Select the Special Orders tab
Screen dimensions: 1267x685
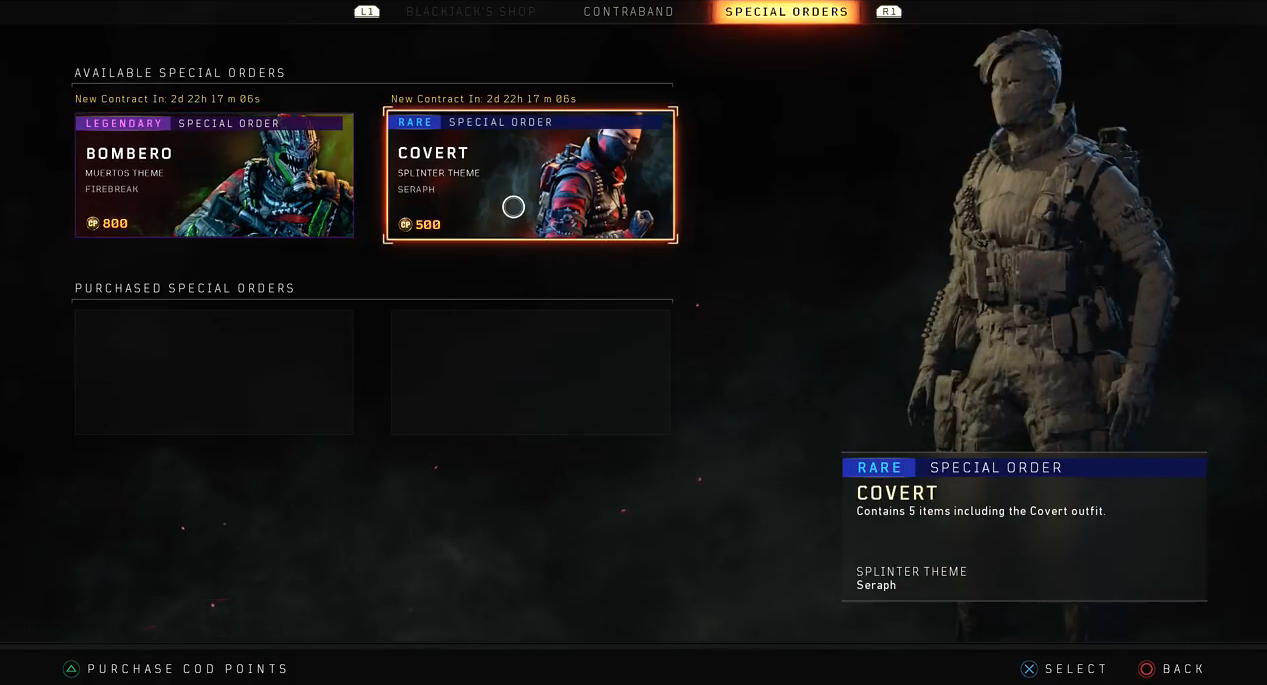tap(786, 12)
